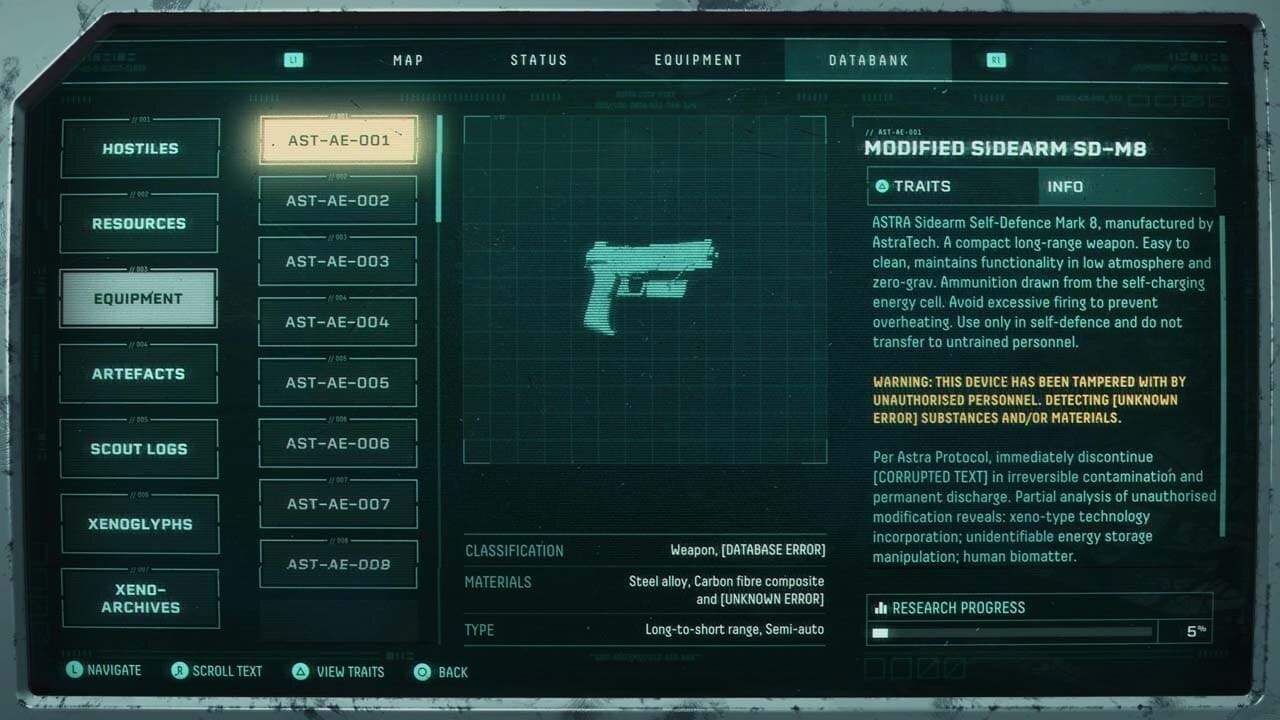Click the Research Progress bar-chart icon

pos(880,607)
